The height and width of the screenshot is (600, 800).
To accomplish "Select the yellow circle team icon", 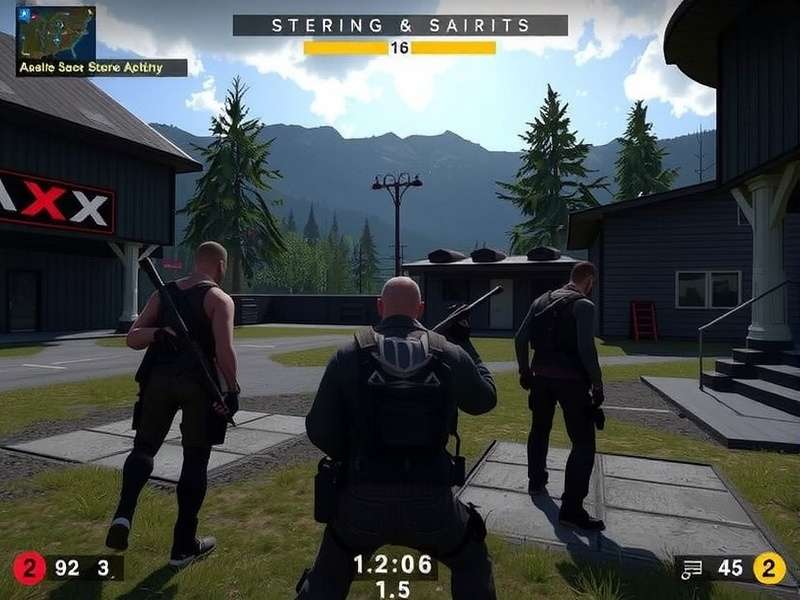I will click(x=768, y=568).
